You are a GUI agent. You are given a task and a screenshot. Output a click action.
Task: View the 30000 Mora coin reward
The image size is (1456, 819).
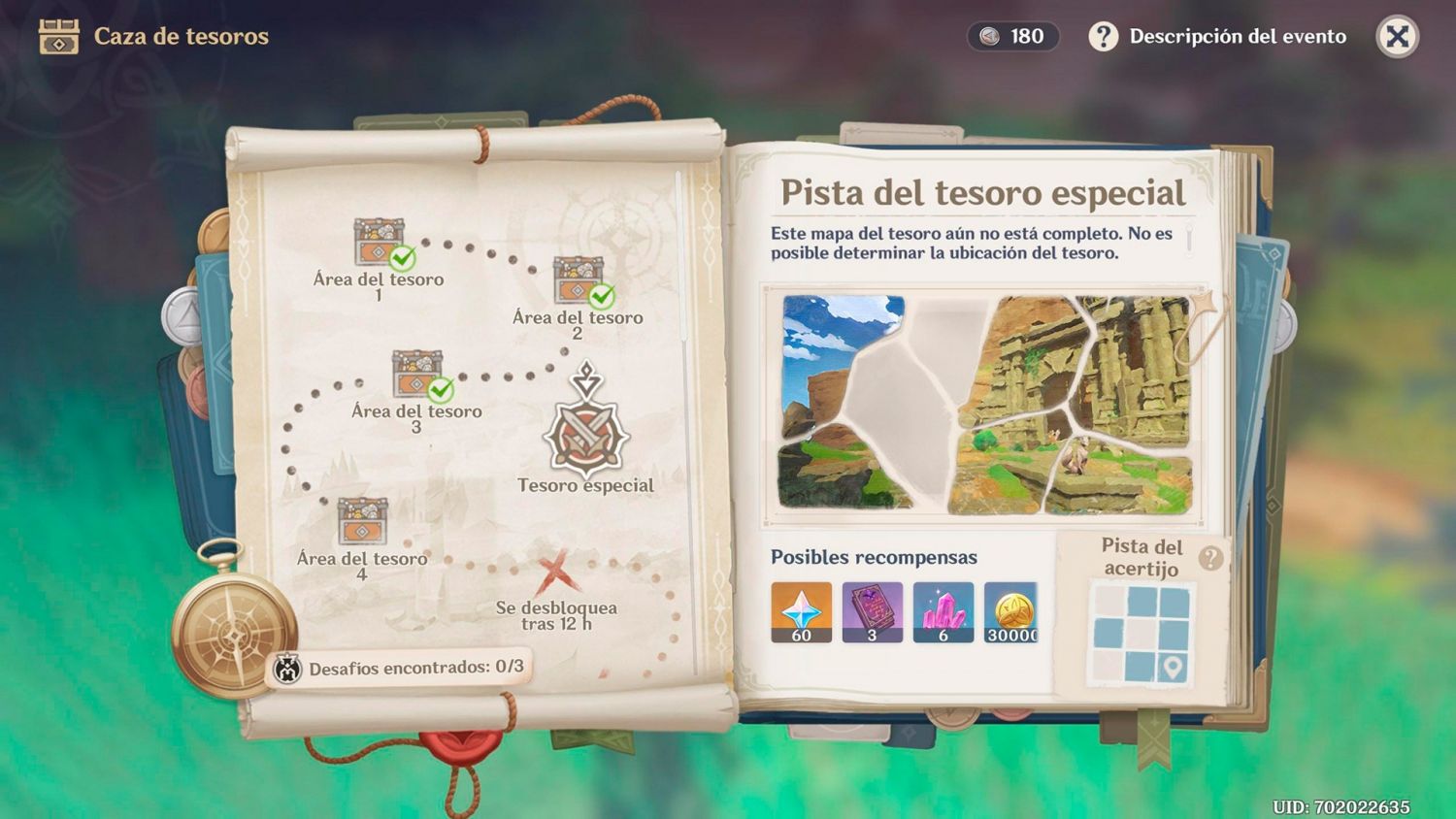[x=1010, y=612]
